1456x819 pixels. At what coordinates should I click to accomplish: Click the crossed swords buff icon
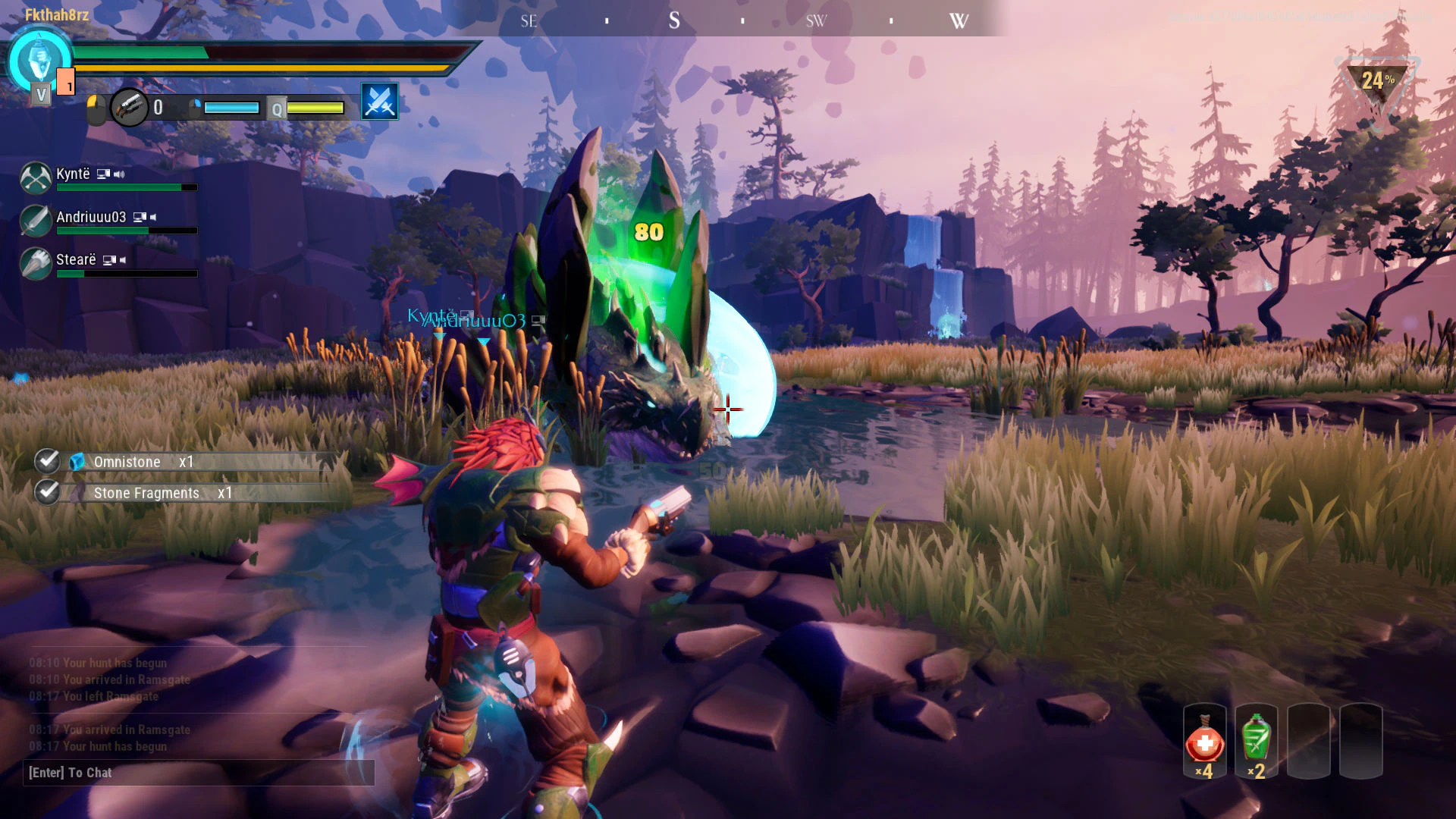coord(379,102)
